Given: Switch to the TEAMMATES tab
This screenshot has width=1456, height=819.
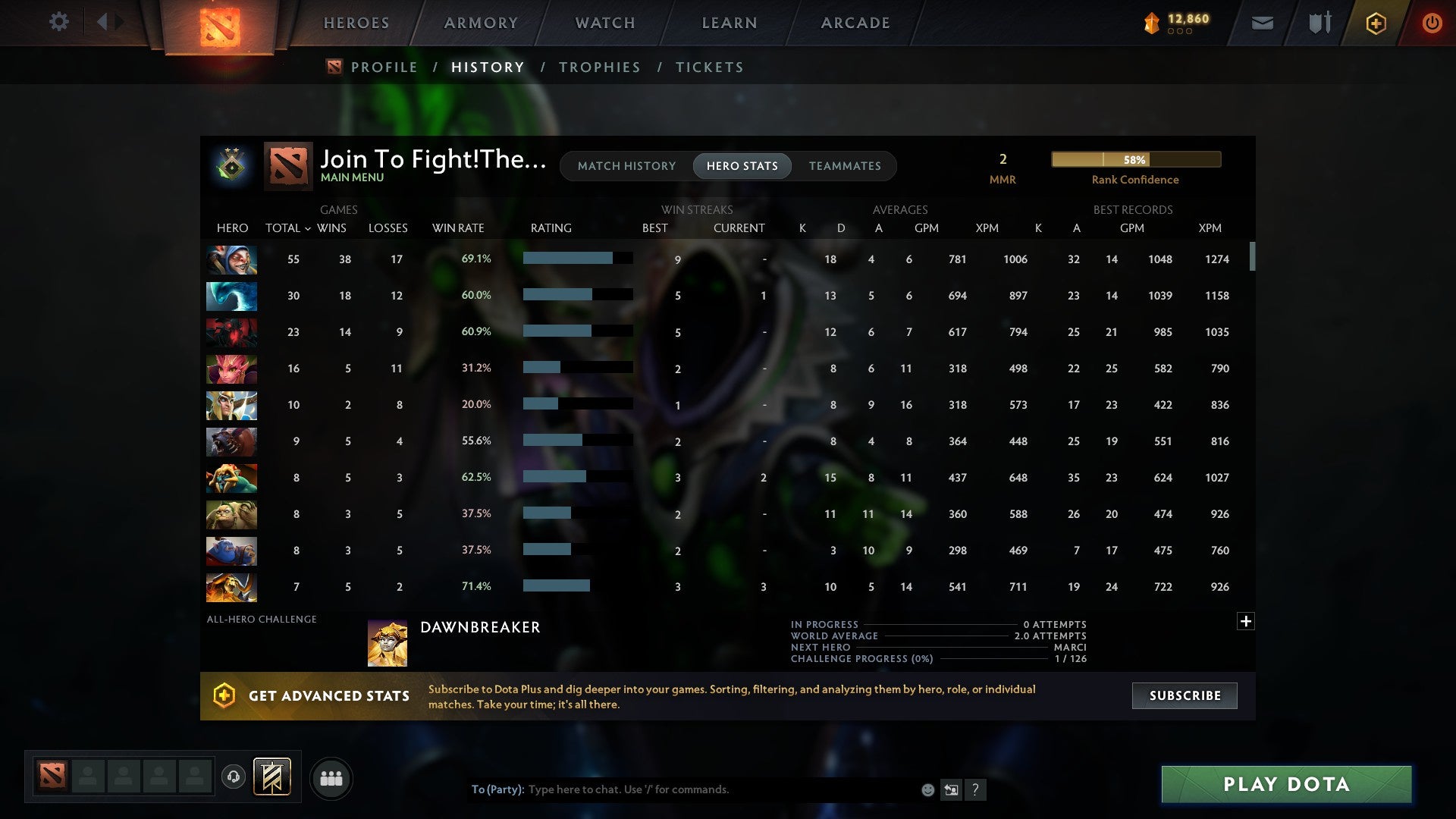Looking at the screenshot, I should click(x=845, y=166).
